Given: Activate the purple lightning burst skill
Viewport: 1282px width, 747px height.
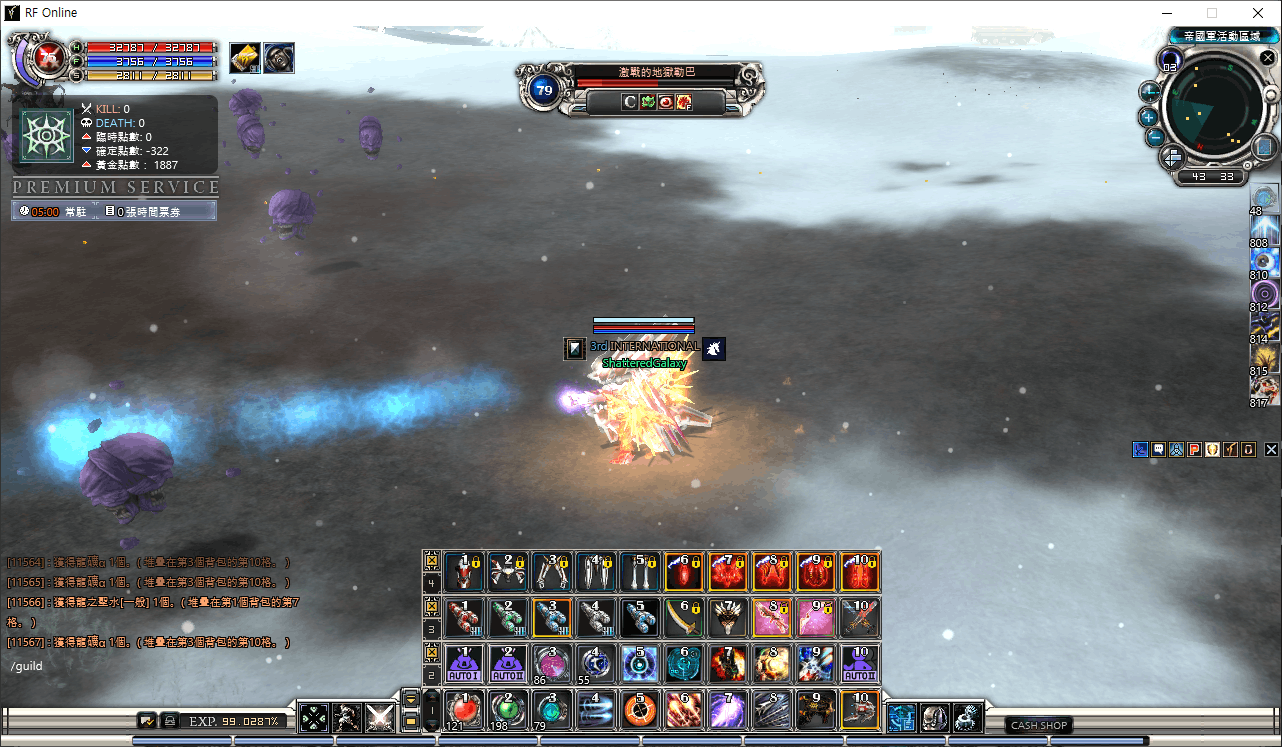Looking at the screenshot, I should point(728,709).
